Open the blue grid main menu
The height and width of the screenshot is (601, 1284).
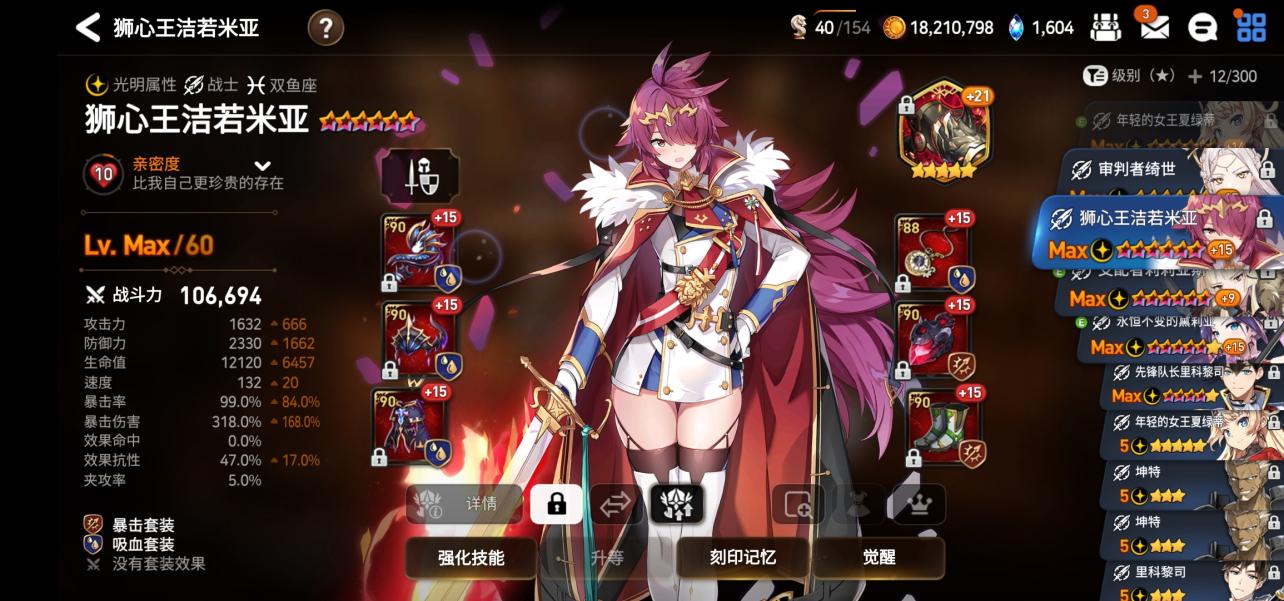(x=1251, y=27)
